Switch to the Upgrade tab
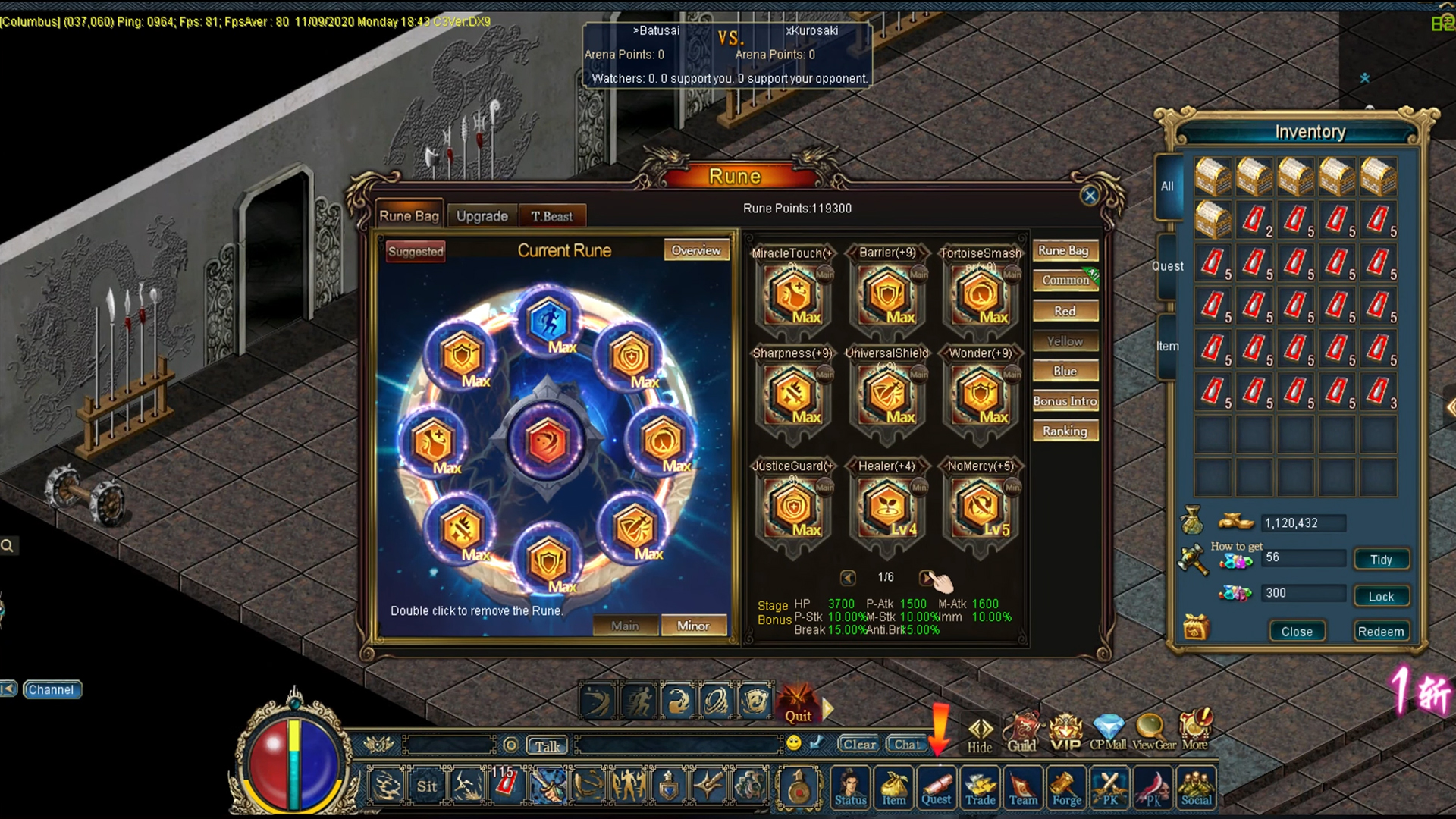 coord(482,215)
